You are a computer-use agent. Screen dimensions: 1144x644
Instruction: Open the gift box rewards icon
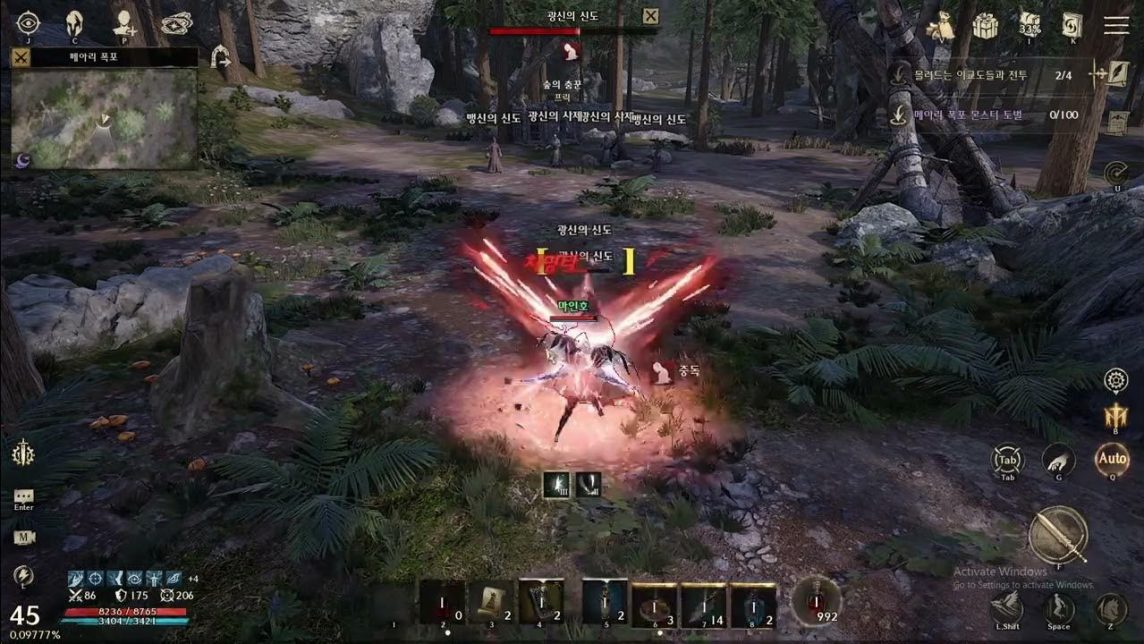[x=986, y=26]
